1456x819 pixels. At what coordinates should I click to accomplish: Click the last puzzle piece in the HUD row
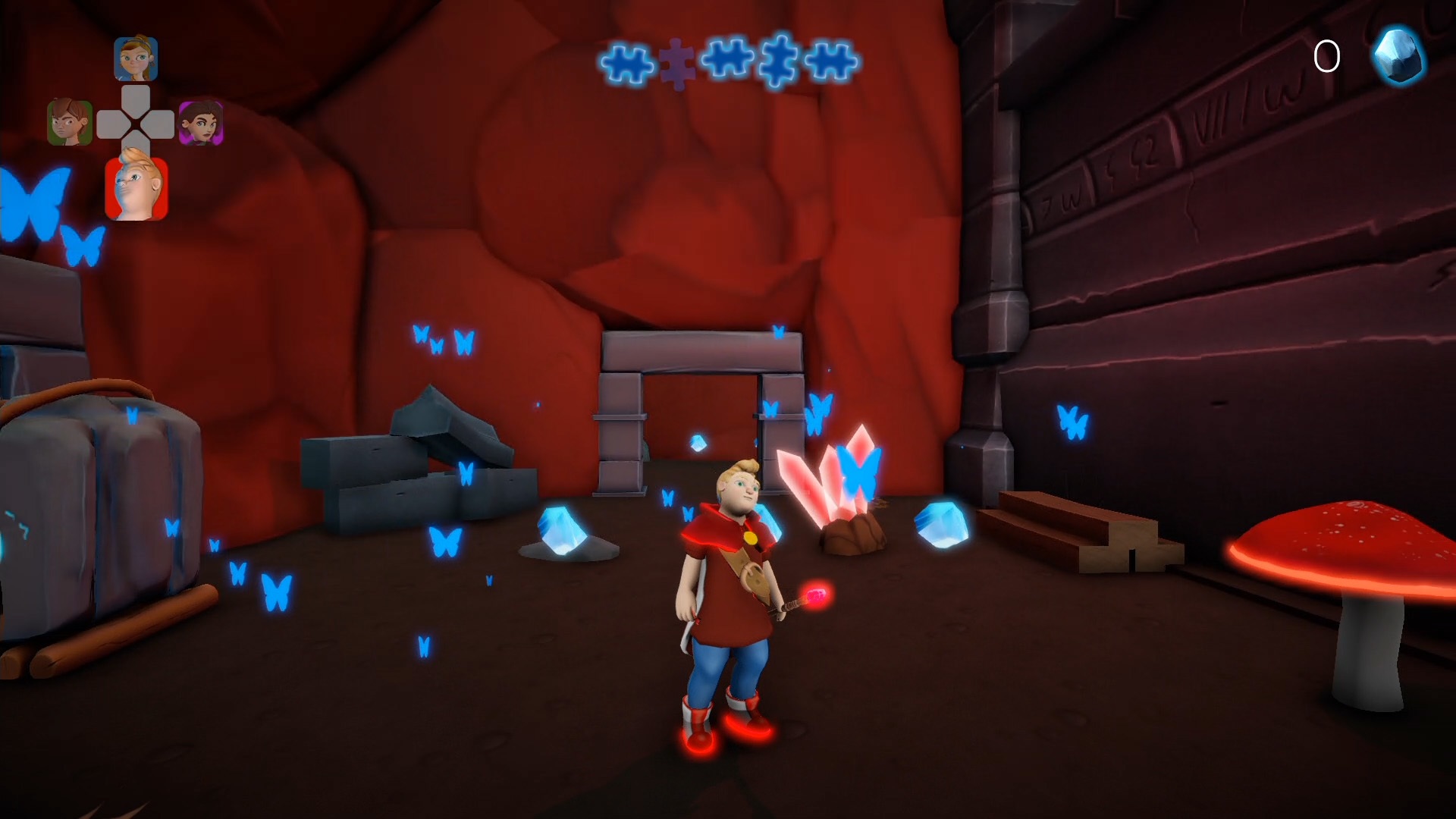832,58
